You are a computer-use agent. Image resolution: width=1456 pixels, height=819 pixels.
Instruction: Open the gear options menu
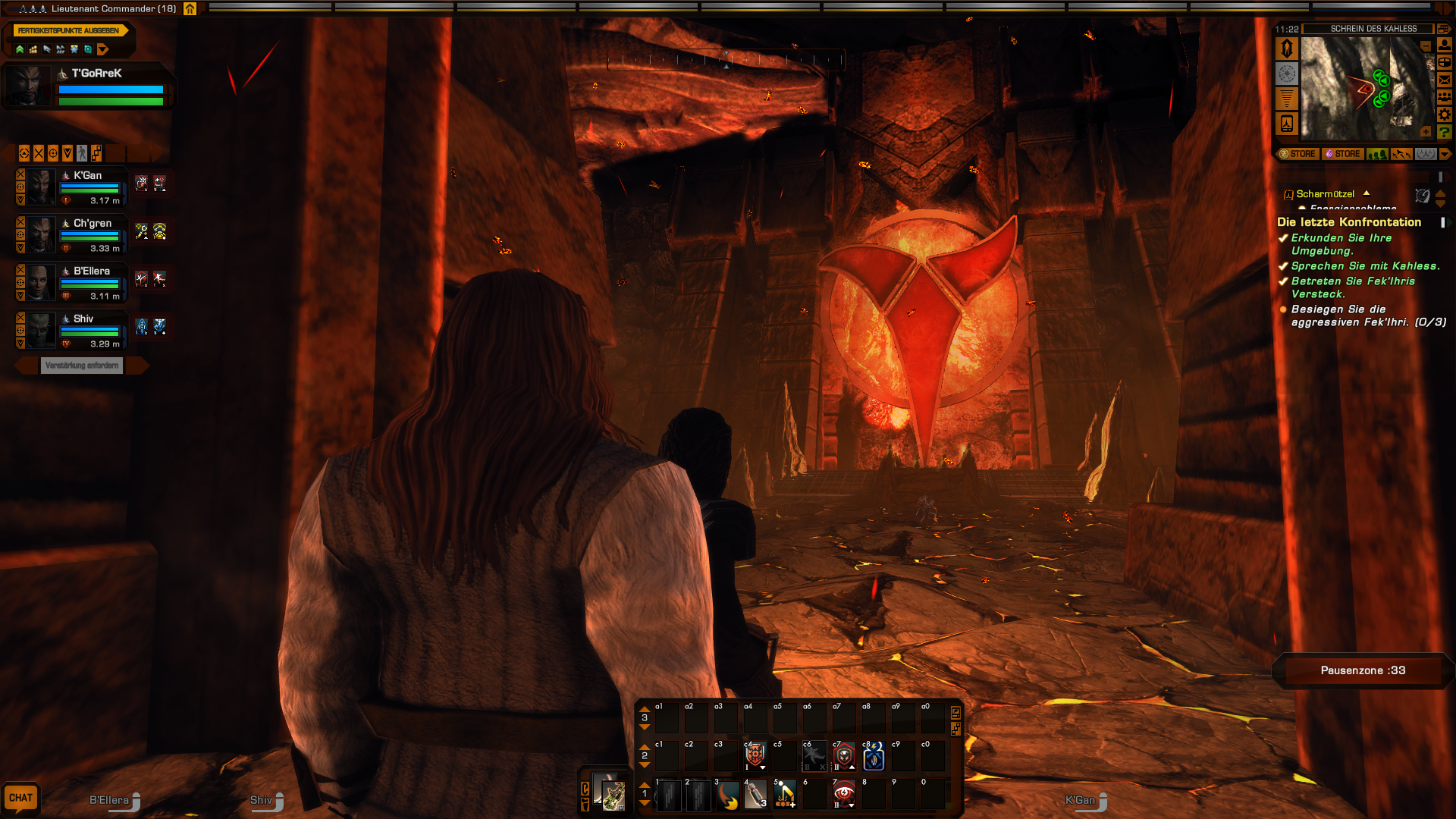point(1445,115)
